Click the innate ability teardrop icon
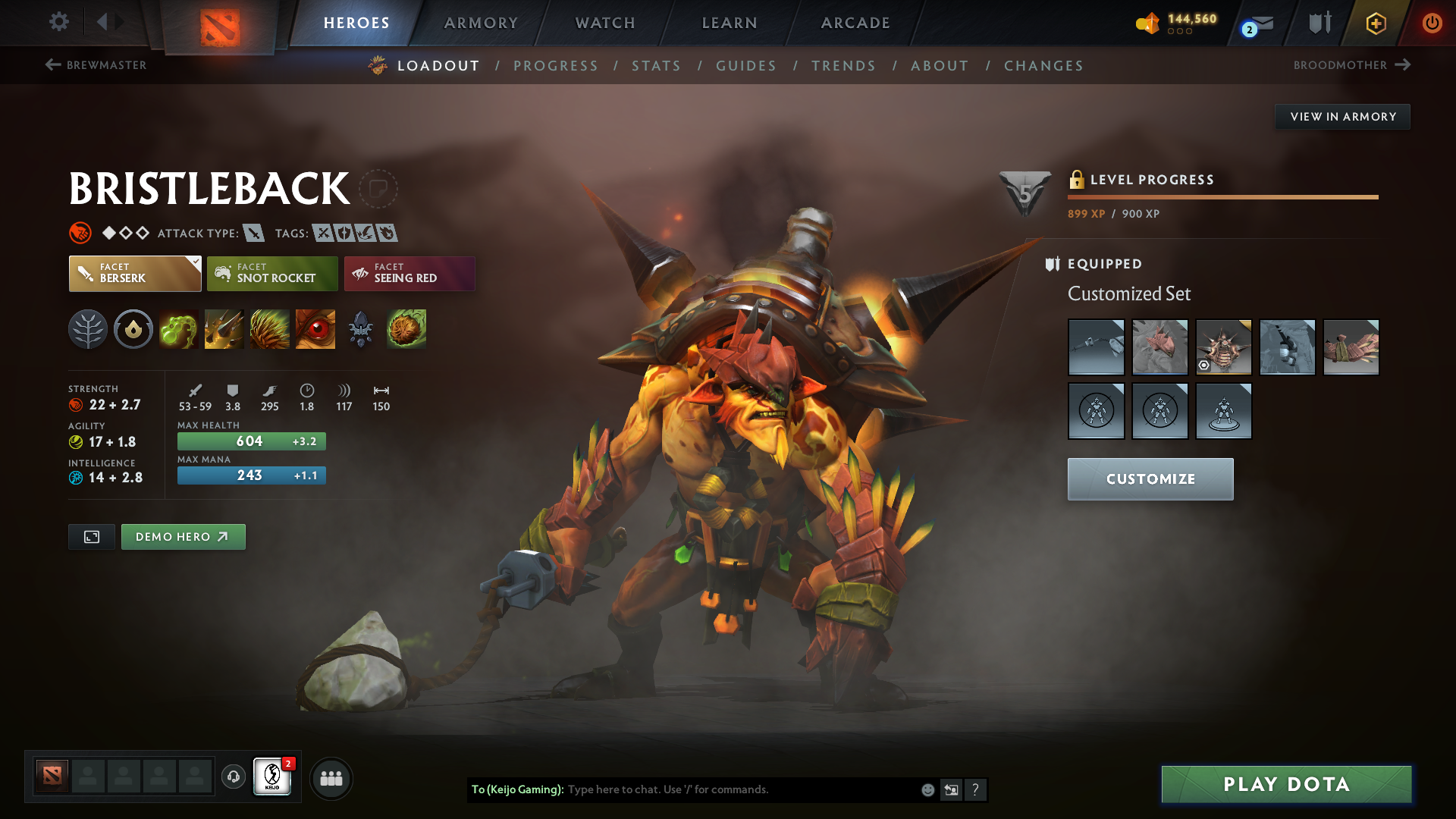 (133, 329)
